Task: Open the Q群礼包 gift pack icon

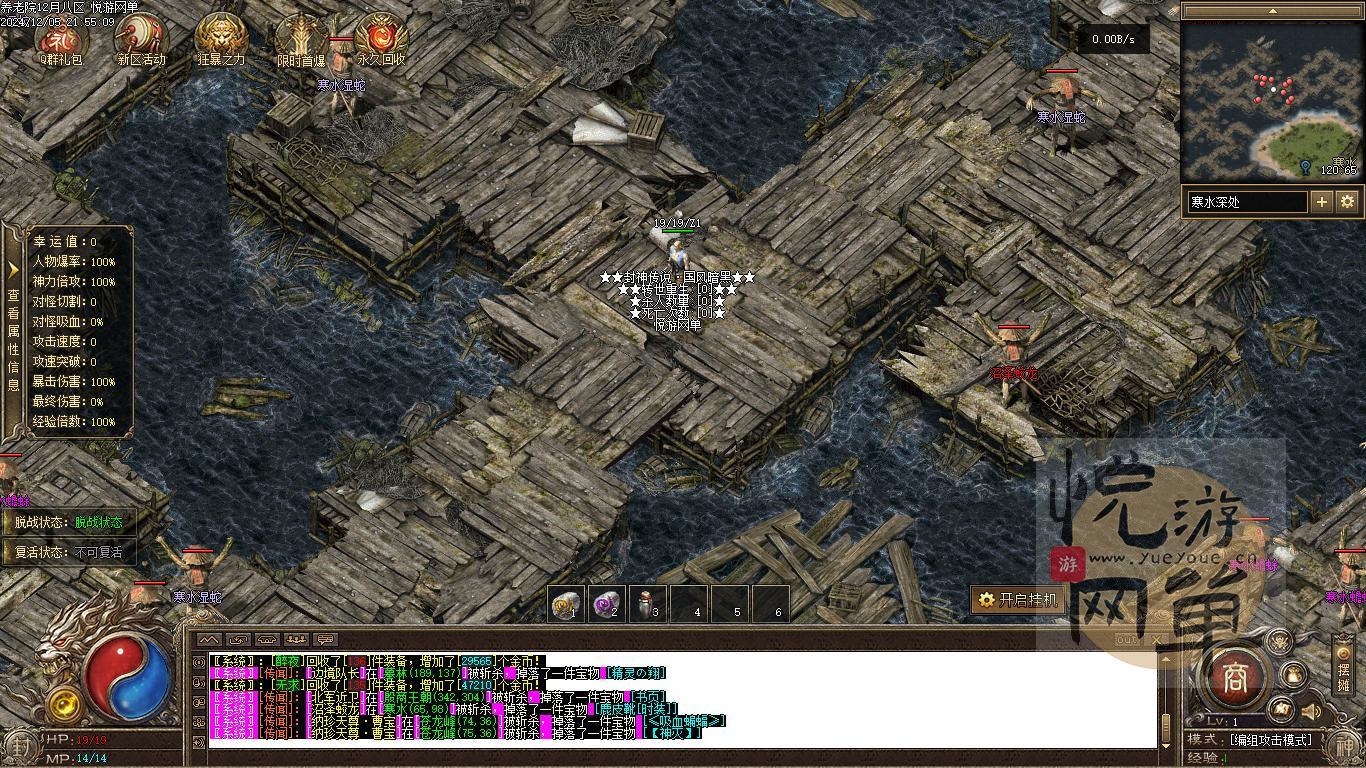Action: coord(60,38)
